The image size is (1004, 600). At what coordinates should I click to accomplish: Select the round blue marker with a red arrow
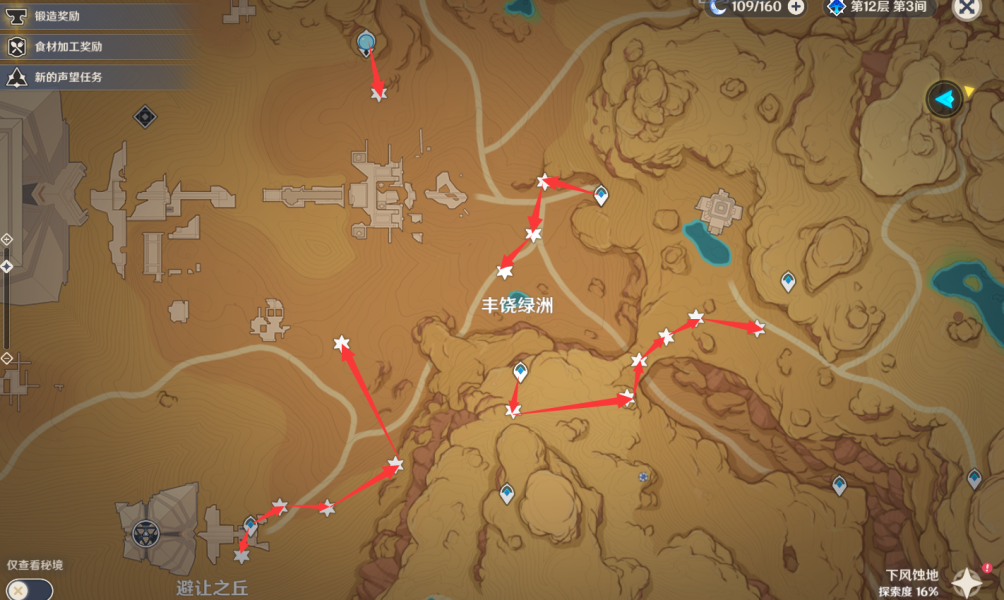tap(366, 42)
